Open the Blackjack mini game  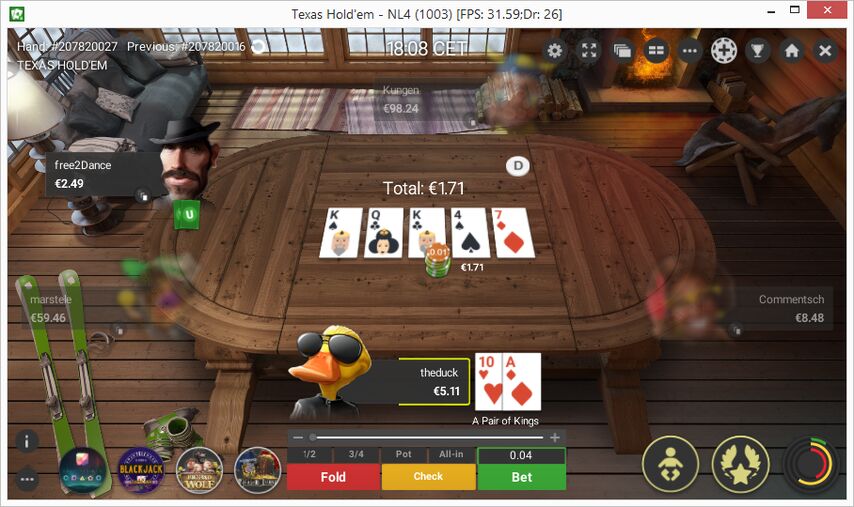[141, 470]
